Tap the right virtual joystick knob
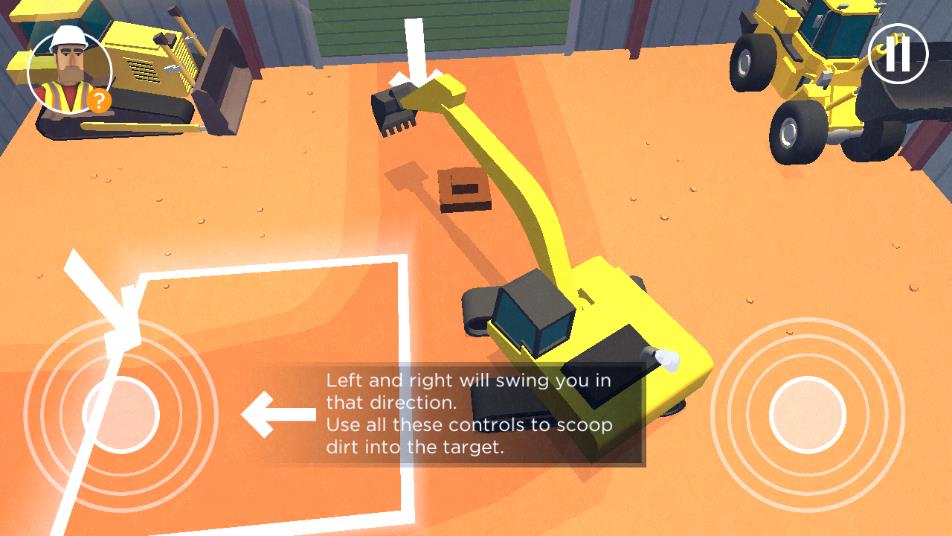 click(807, 412)
